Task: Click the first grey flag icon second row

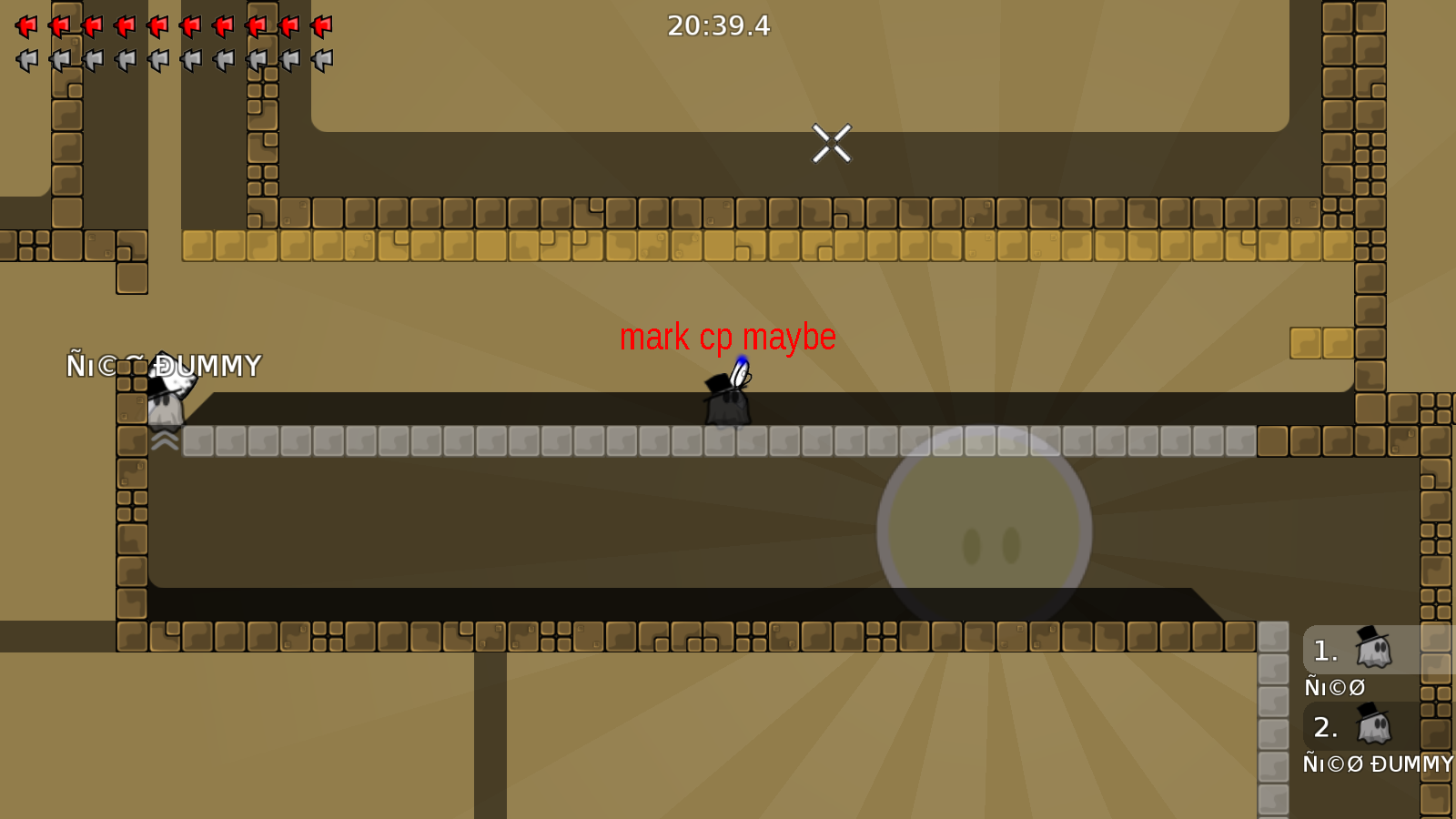Action: pos(25,61)
